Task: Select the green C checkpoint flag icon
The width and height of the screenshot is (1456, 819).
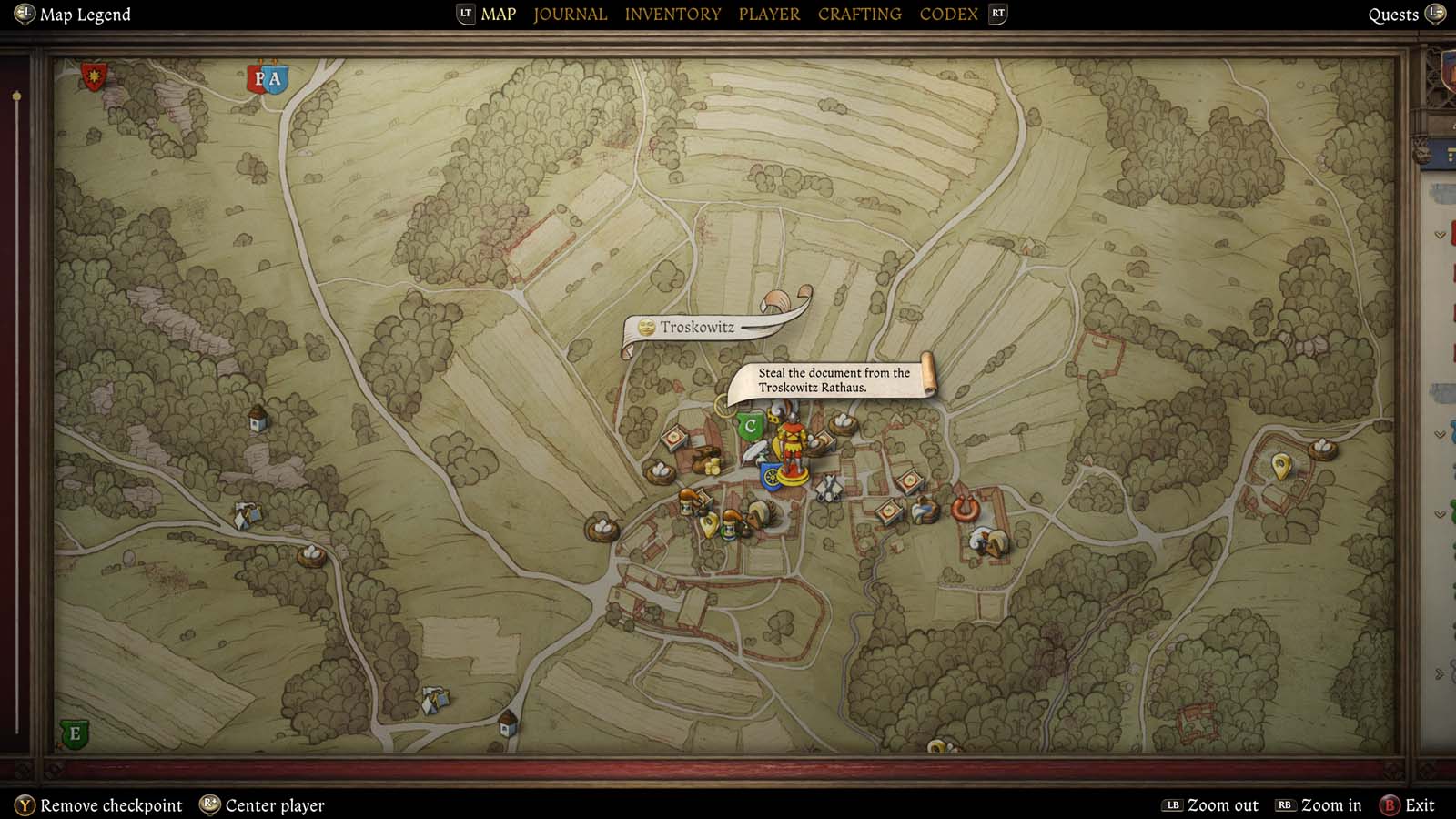Action: (x=750, y=424)
